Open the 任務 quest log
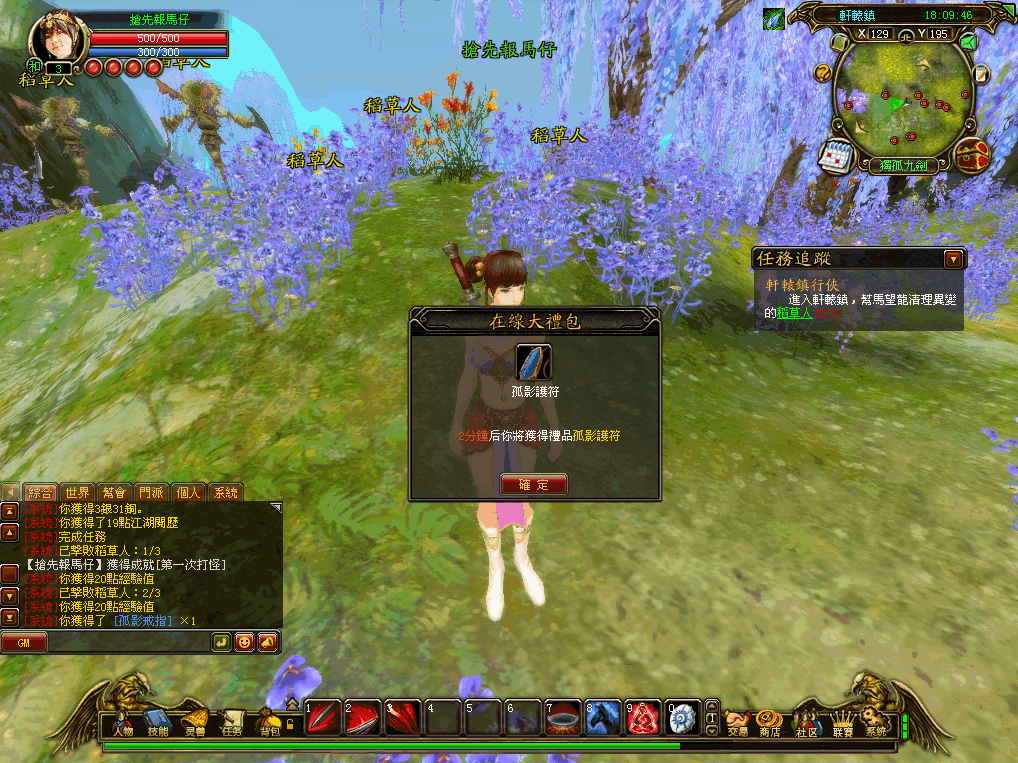 [232, 720]
